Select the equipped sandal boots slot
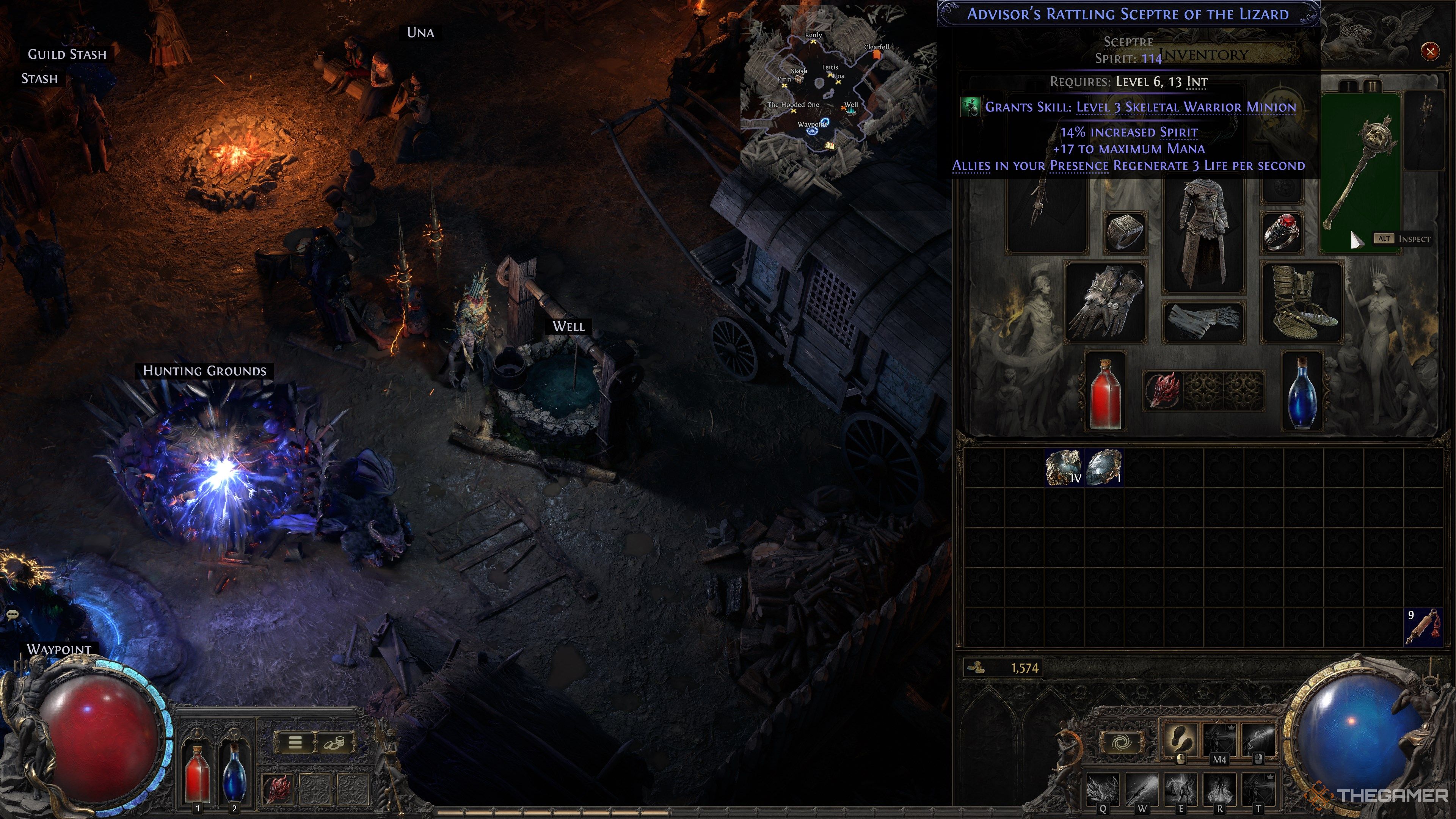1456x819 pixels. [x=1302, y=303]
